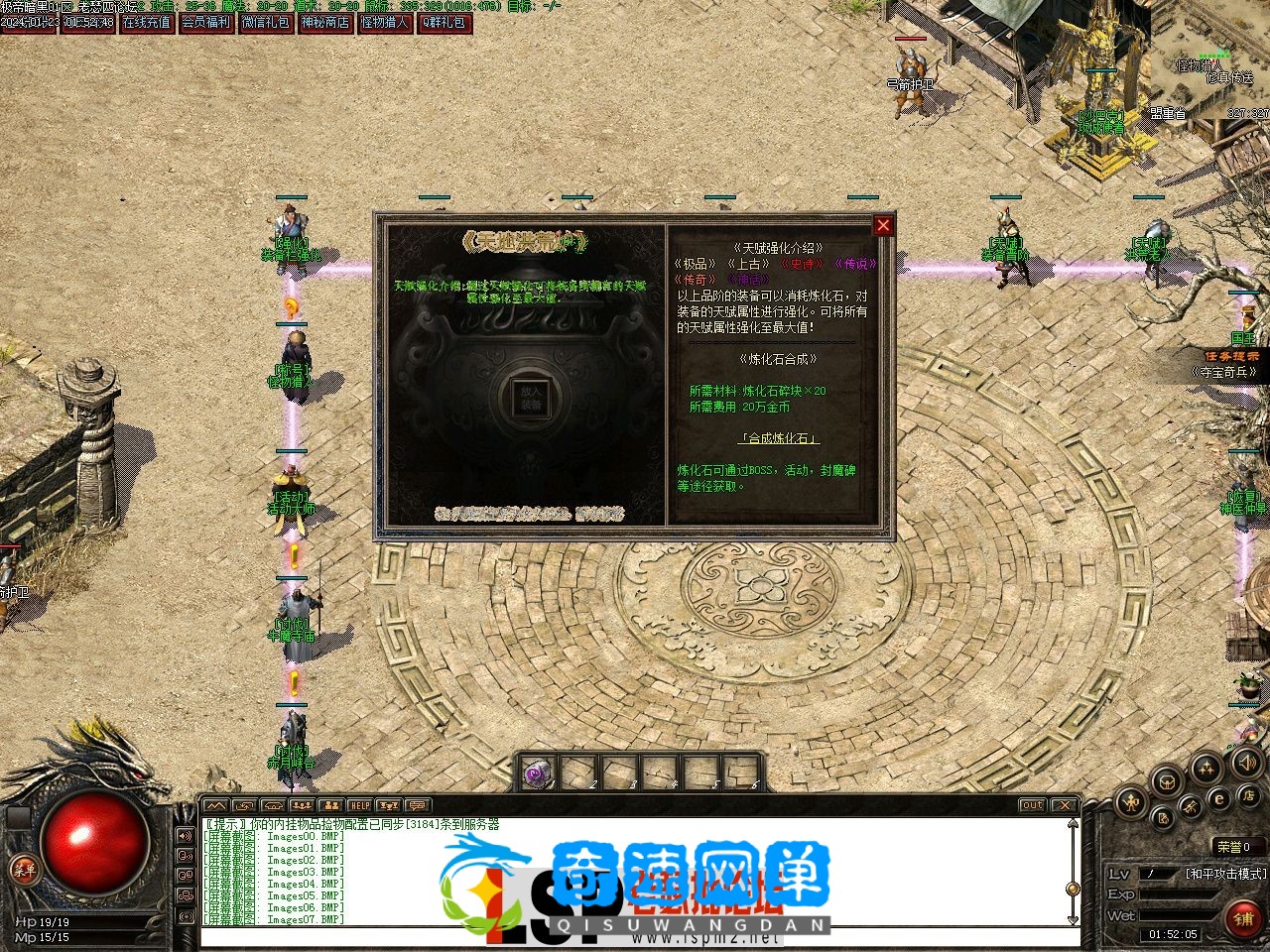Open the Q群礼包 button
This screenshot has height=952, width=1270.
coord(444,22)
